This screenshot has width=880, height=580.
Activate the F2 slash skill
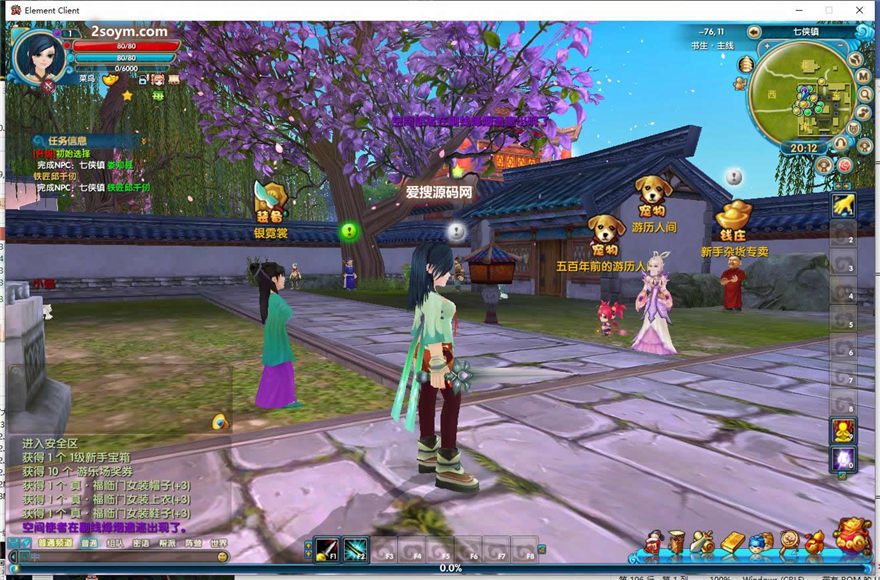[x=356, y=549]
